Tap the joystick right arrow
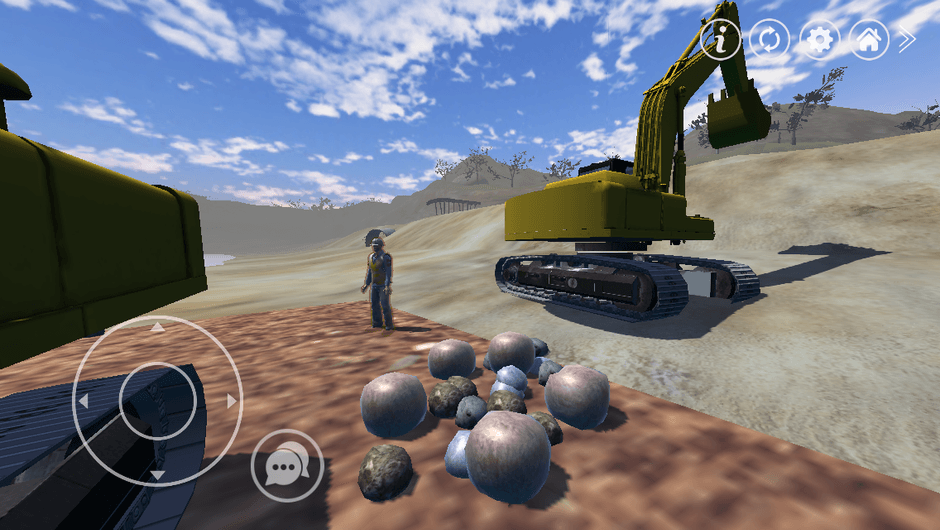940x530 pixels. [x=231, y=401]
